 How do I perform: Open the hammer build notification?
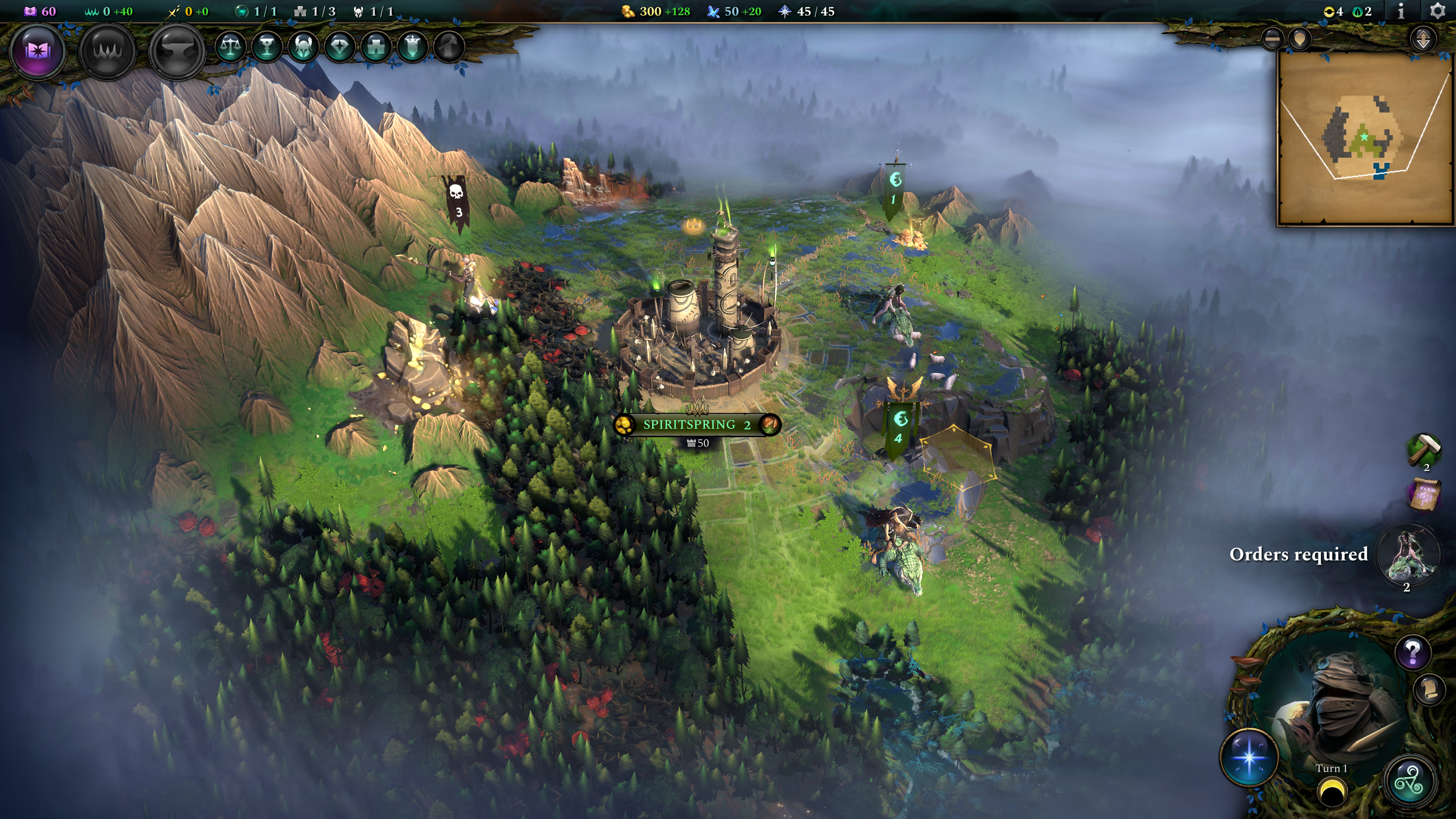[1423, 450]
